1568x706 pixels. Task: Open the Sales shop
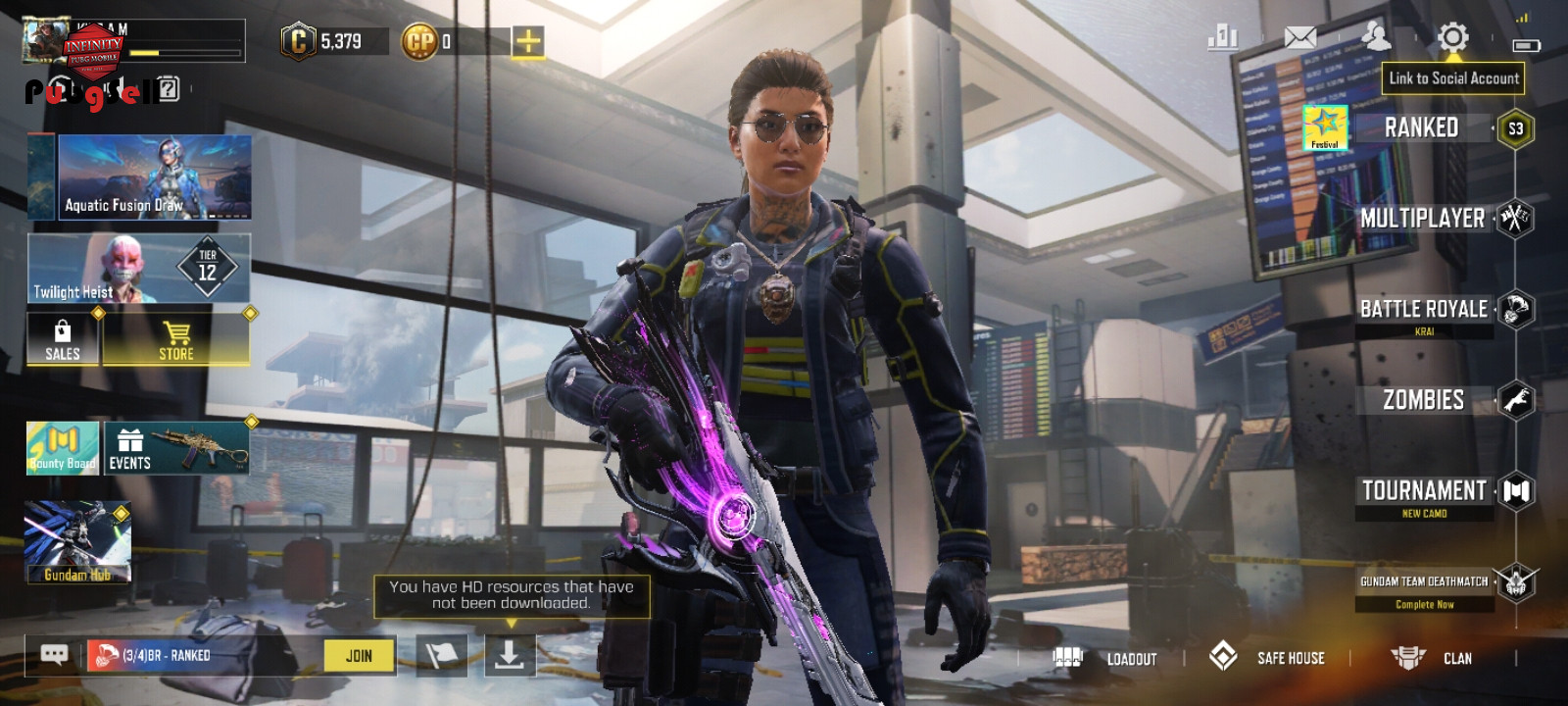(x=63, y=339)
